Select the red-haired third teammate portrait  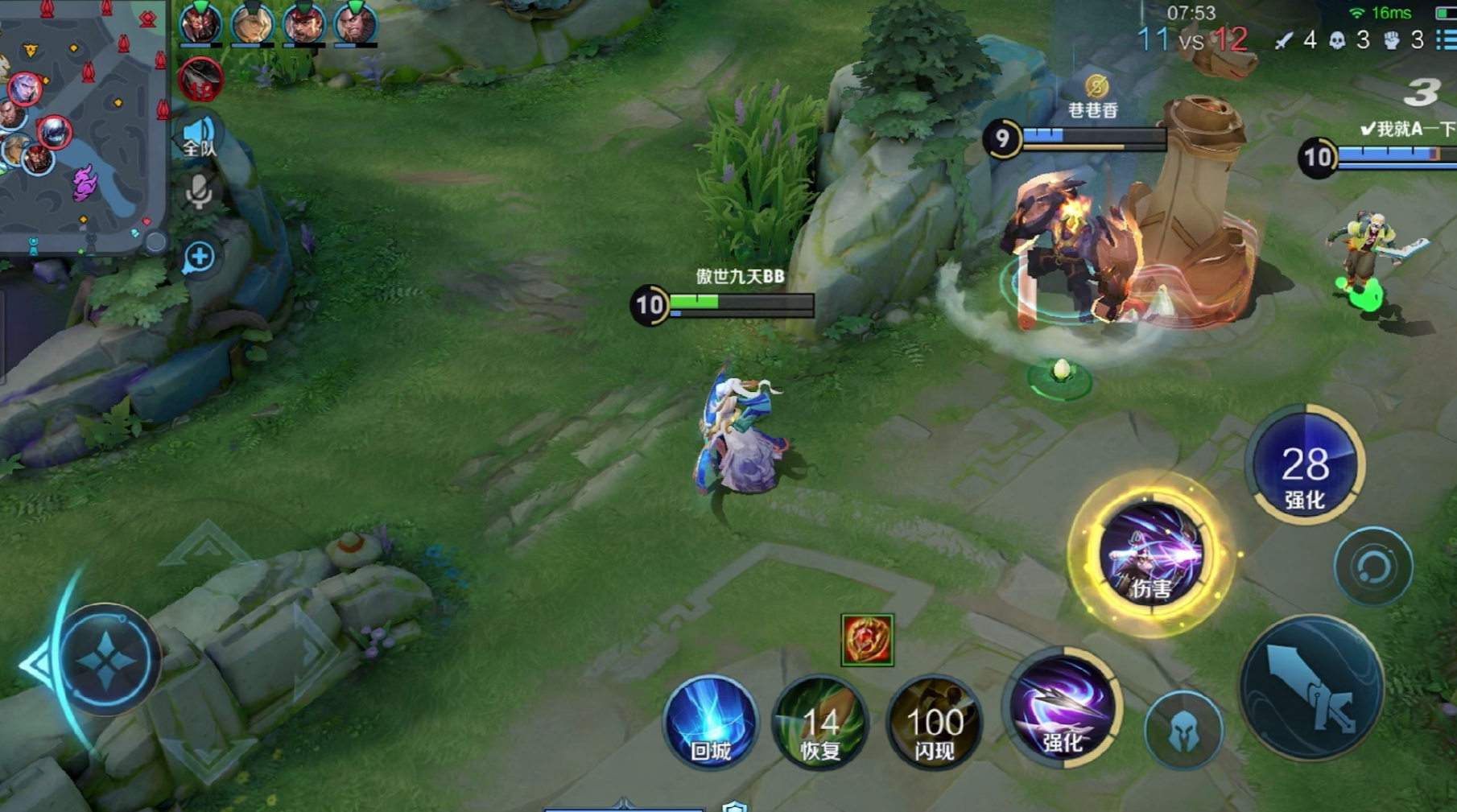pyautogui.click(x=303, y=24)
